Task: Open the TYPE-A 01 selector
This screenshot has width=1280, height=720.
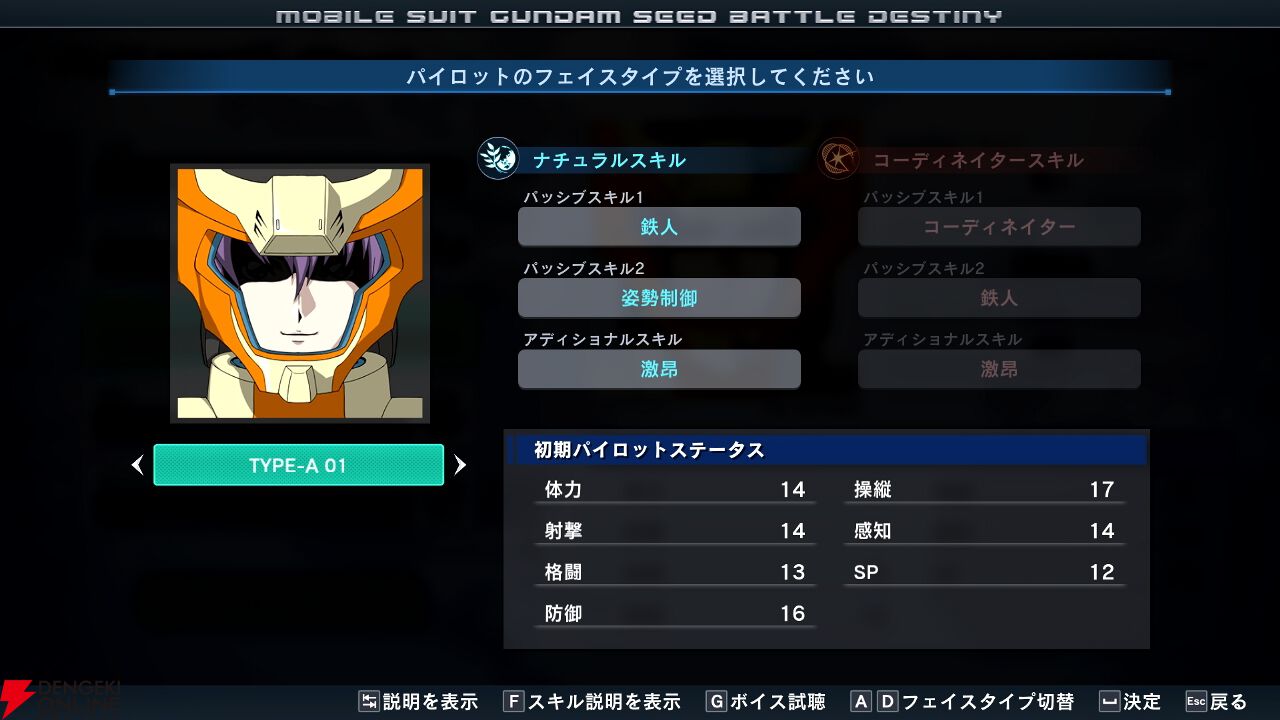Action: tap(298, 464)
